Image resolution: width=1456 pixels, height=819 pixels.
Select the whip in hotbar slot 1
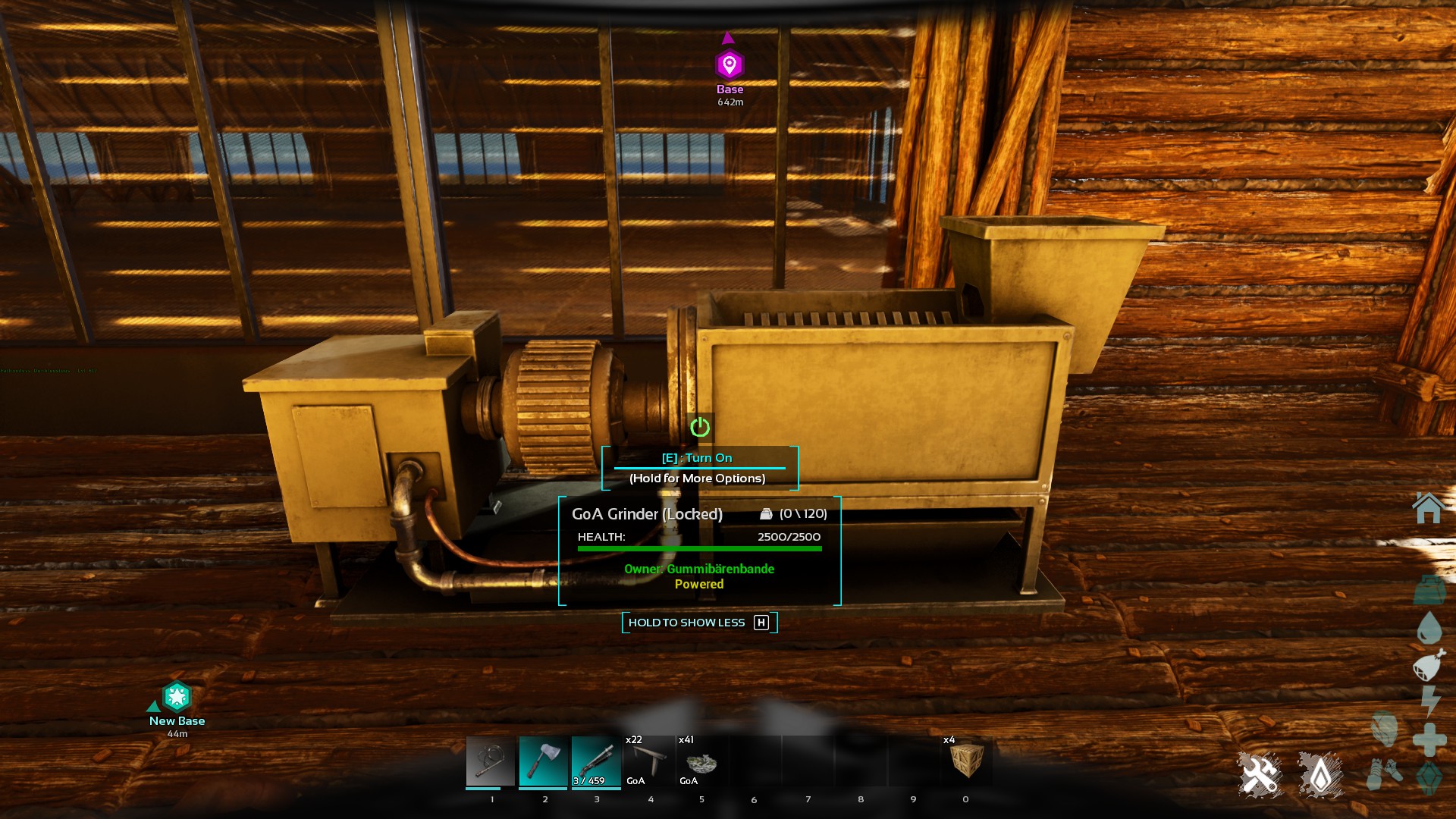coord(491,761)
